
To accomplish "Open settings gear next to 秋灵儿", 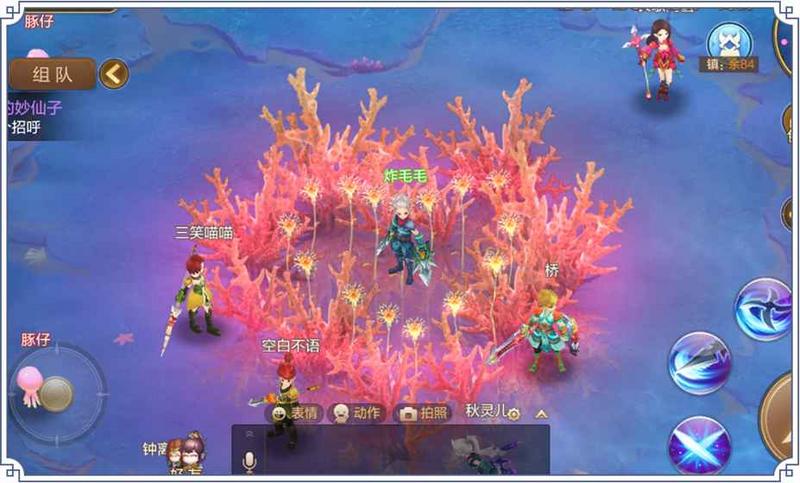I will [x=514, y=413].
